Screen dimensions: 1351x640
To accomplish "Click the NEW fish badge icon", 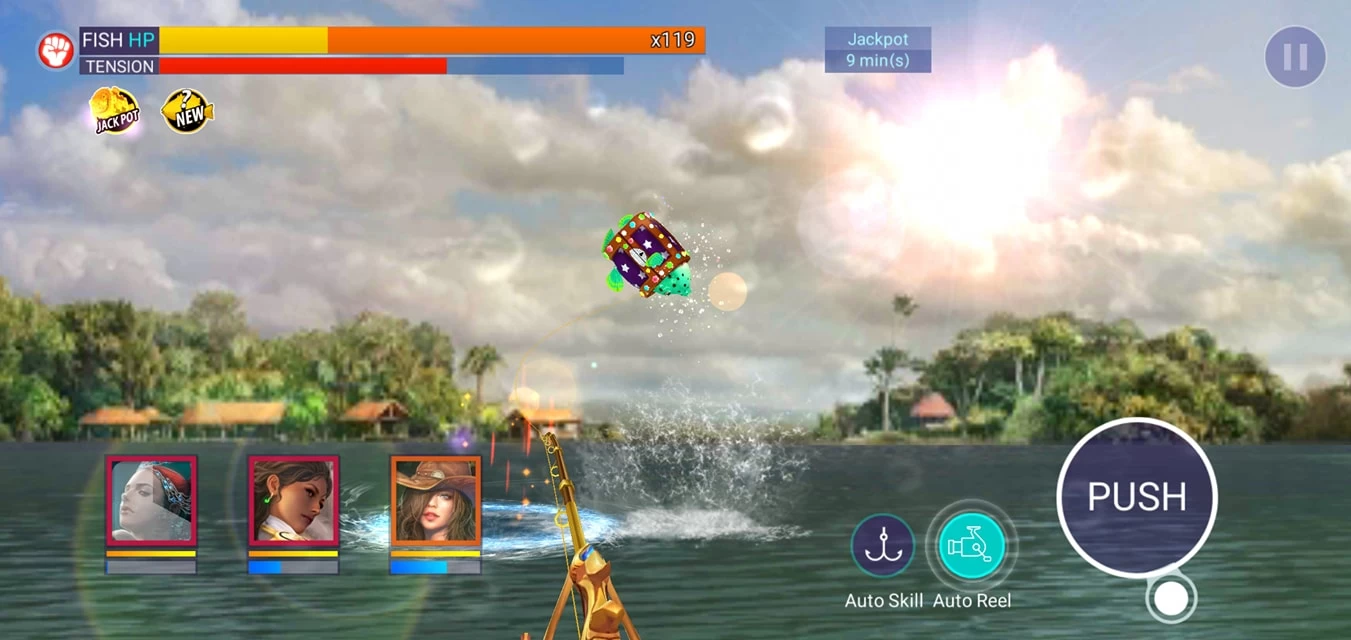I will (187, 111).
